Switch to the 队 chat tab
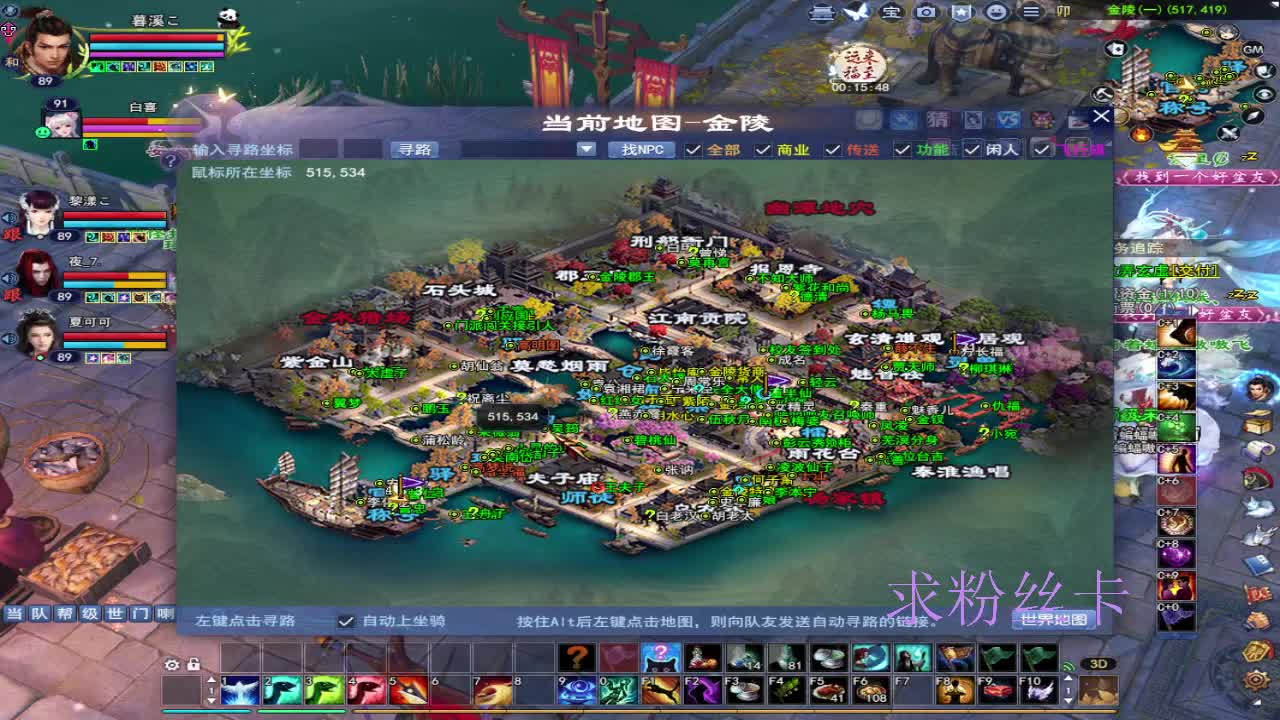Screen dimensions: 1280x720 [40, 611]
